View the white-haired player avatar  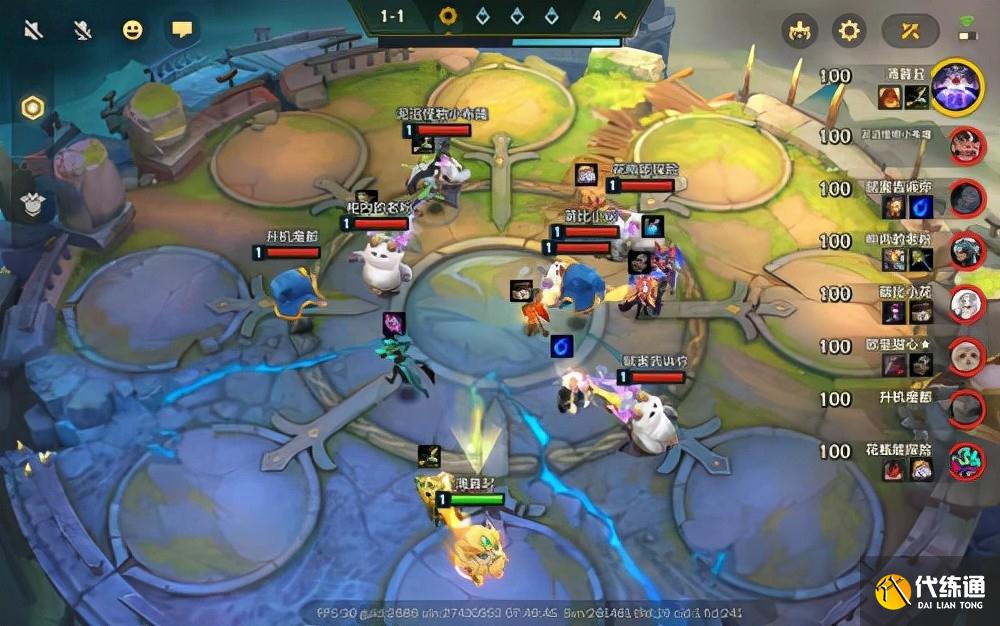[x=967, y=303]
